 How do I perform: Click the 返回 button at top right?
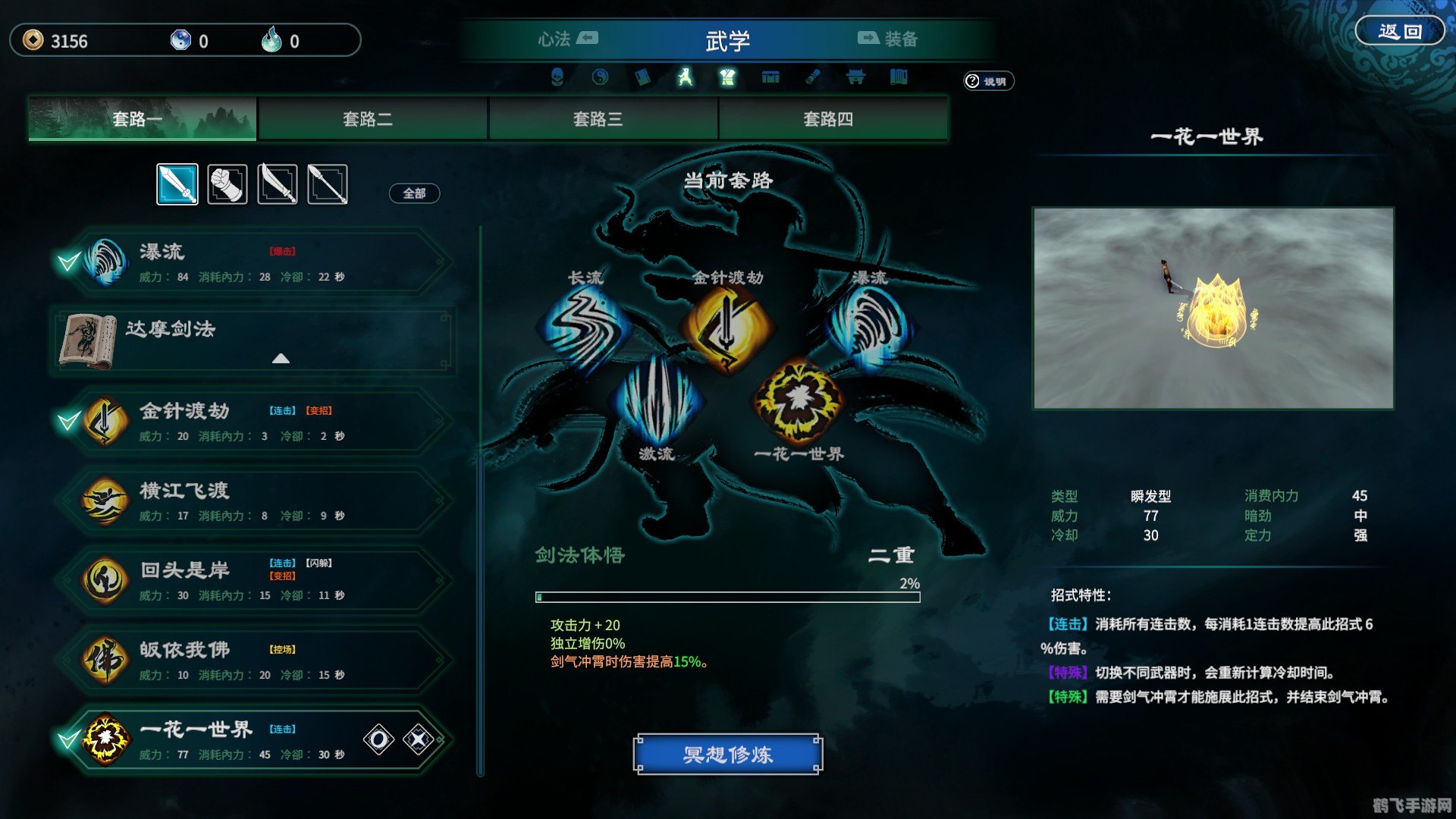point(1400,30)
